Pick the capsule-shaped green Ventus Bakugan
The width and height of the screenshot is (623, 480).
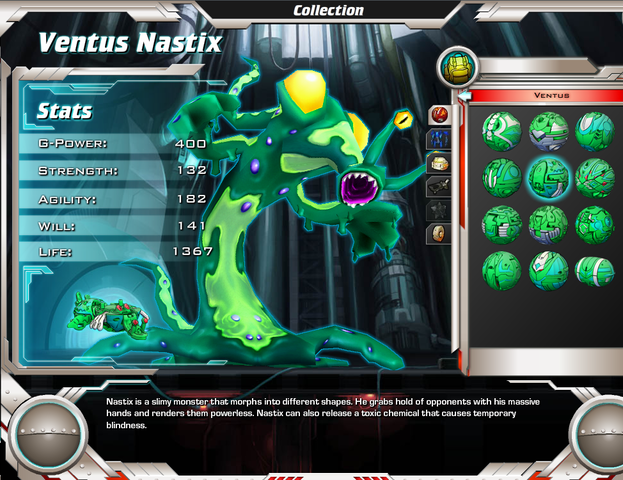(x=594, y=270)
